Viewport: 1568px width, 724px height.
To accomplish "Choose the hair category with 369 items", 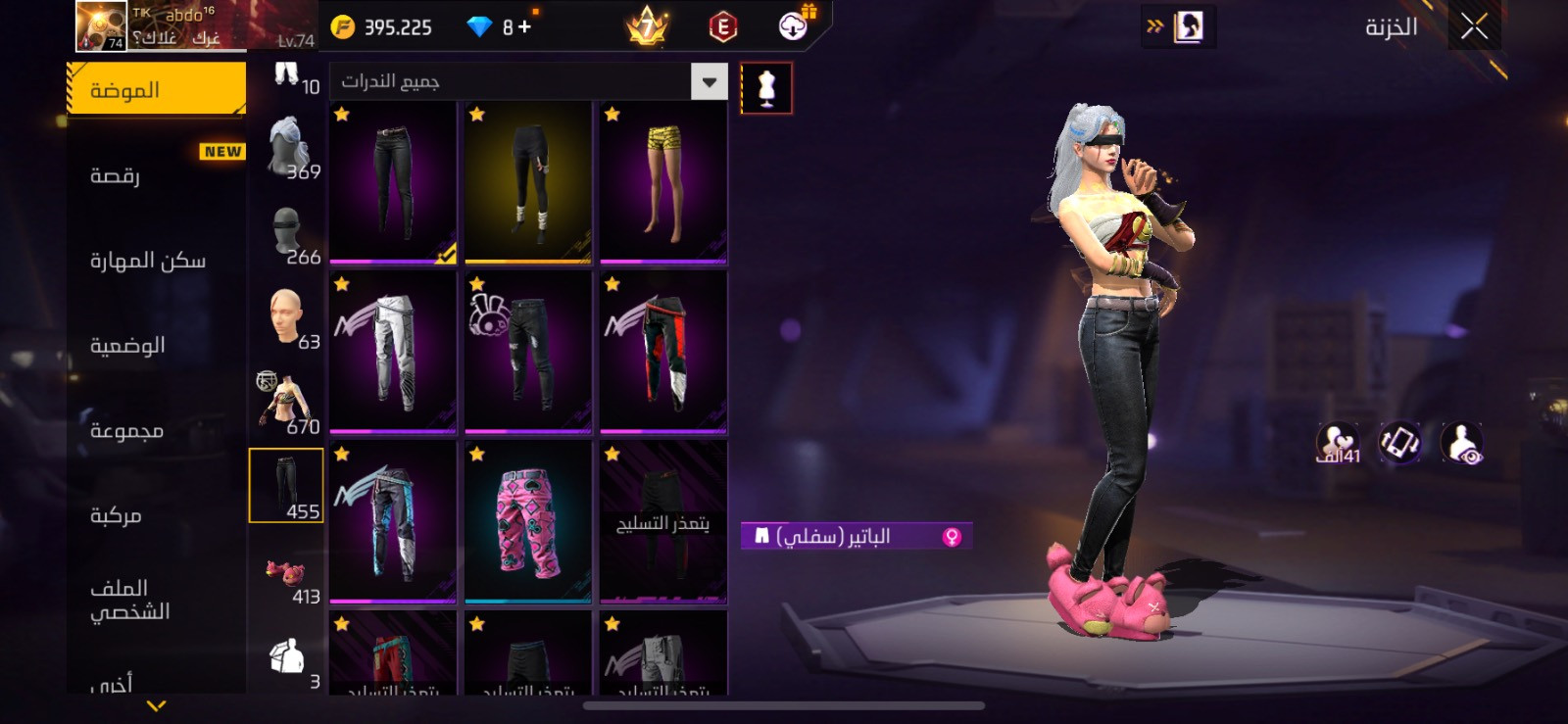I will pyautogui.click(x=286, y=149).
